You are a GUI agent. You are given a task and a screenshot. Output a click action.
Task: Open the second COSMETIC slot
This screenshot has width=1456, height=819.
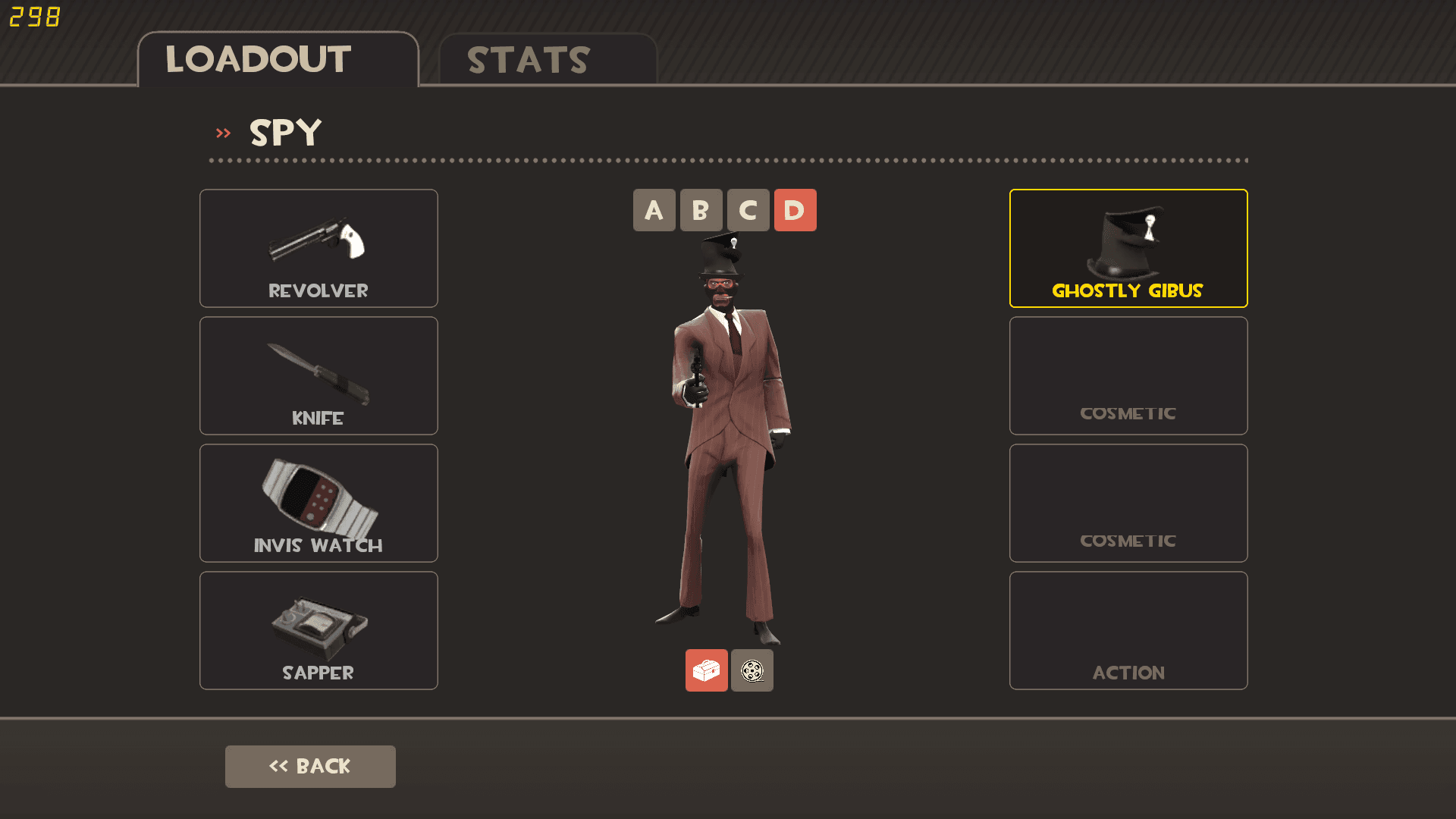pyautogui.click(x=1128, y=503)
